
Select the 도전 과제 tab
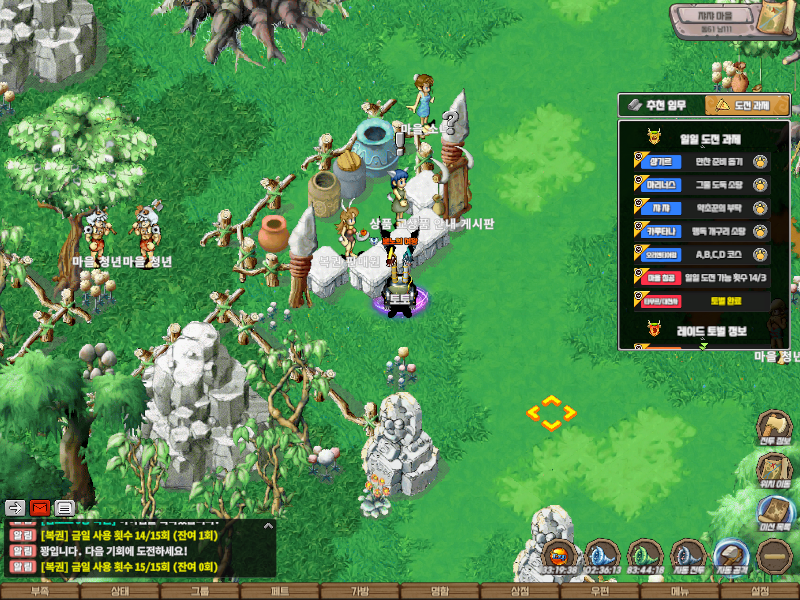pos(747,105)
